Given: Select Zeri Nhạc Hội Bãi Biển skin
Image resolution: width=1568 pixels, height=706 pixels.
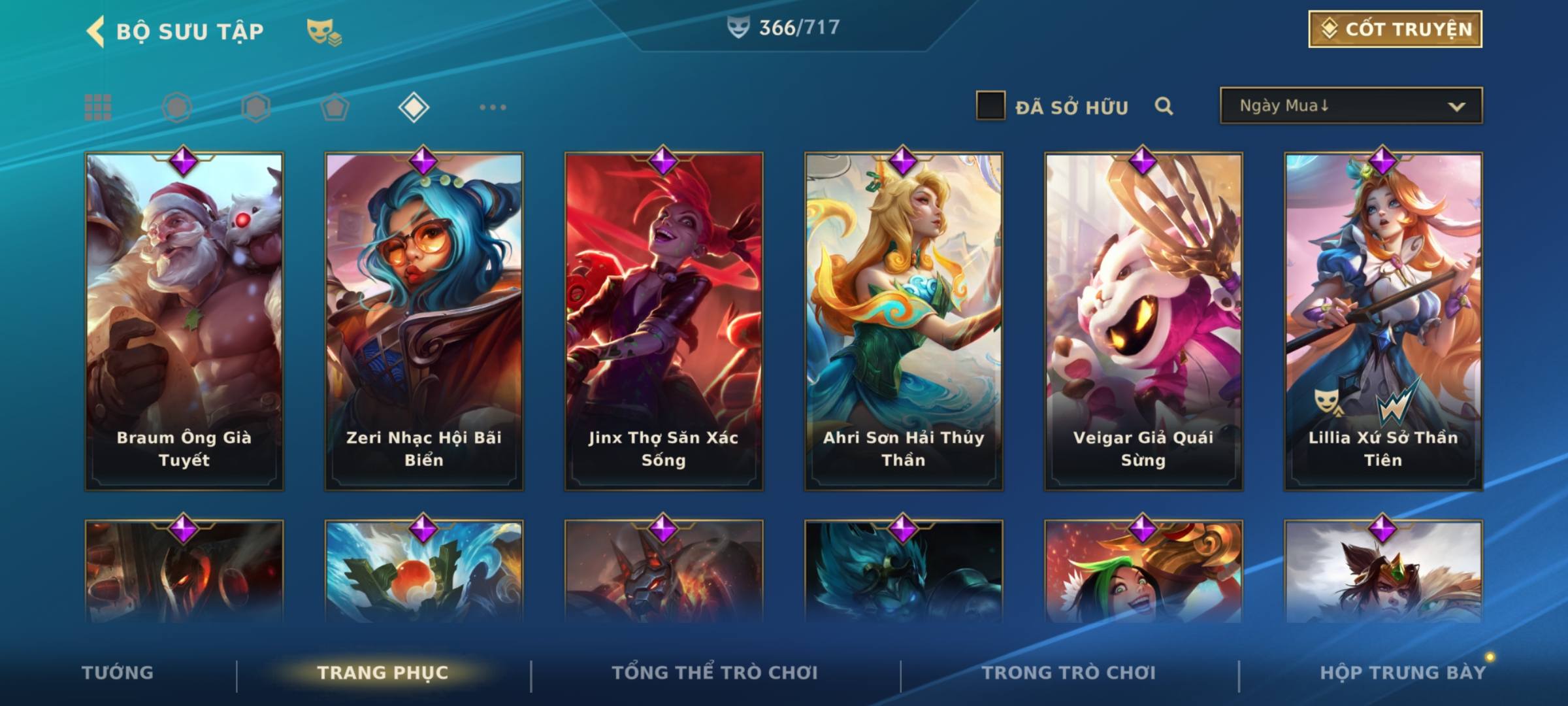Looking at the screenshot, I should (x=424, y=320).
